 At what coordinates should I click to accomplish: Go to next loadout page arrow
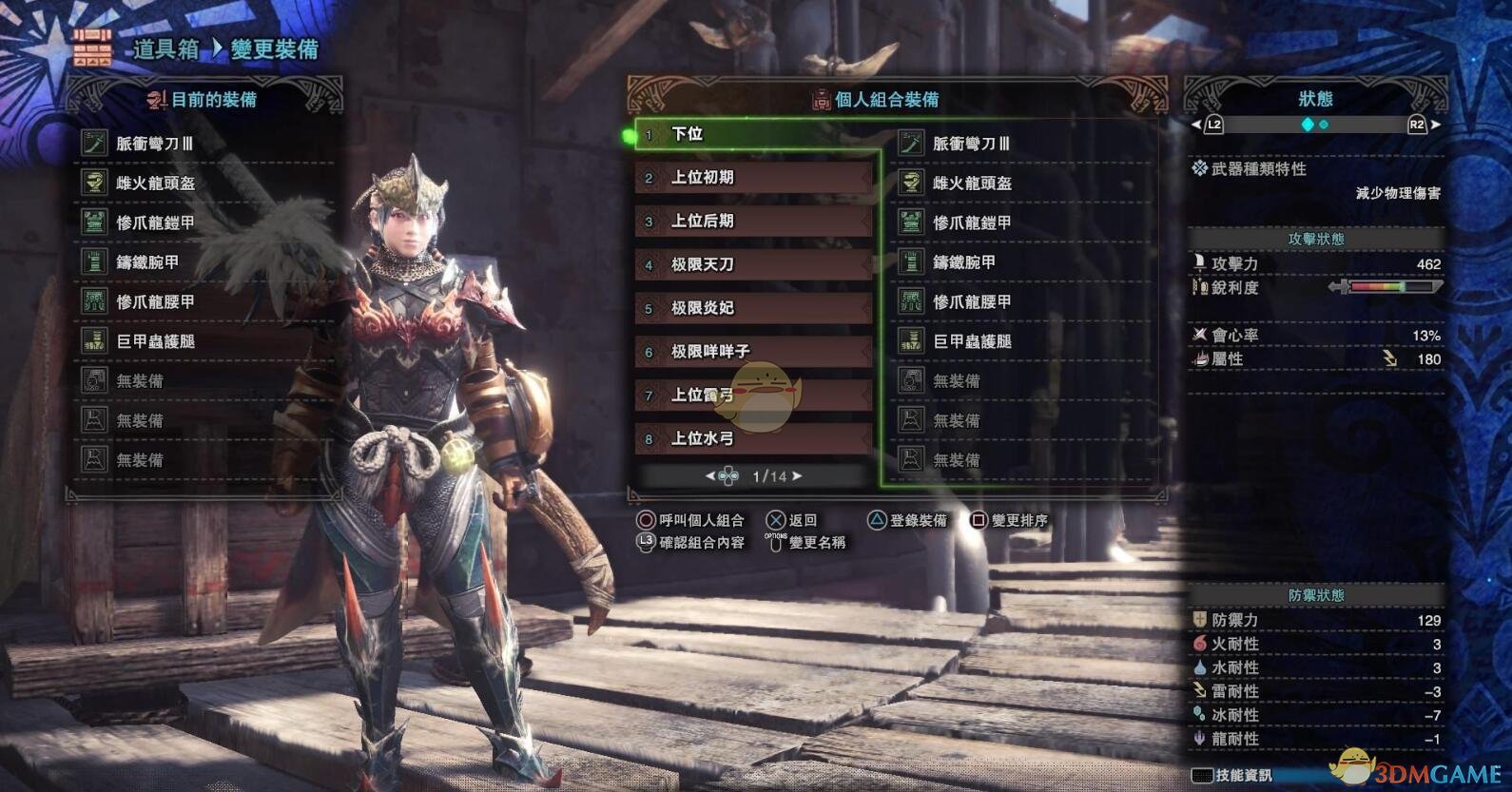[x=797, y=476]
